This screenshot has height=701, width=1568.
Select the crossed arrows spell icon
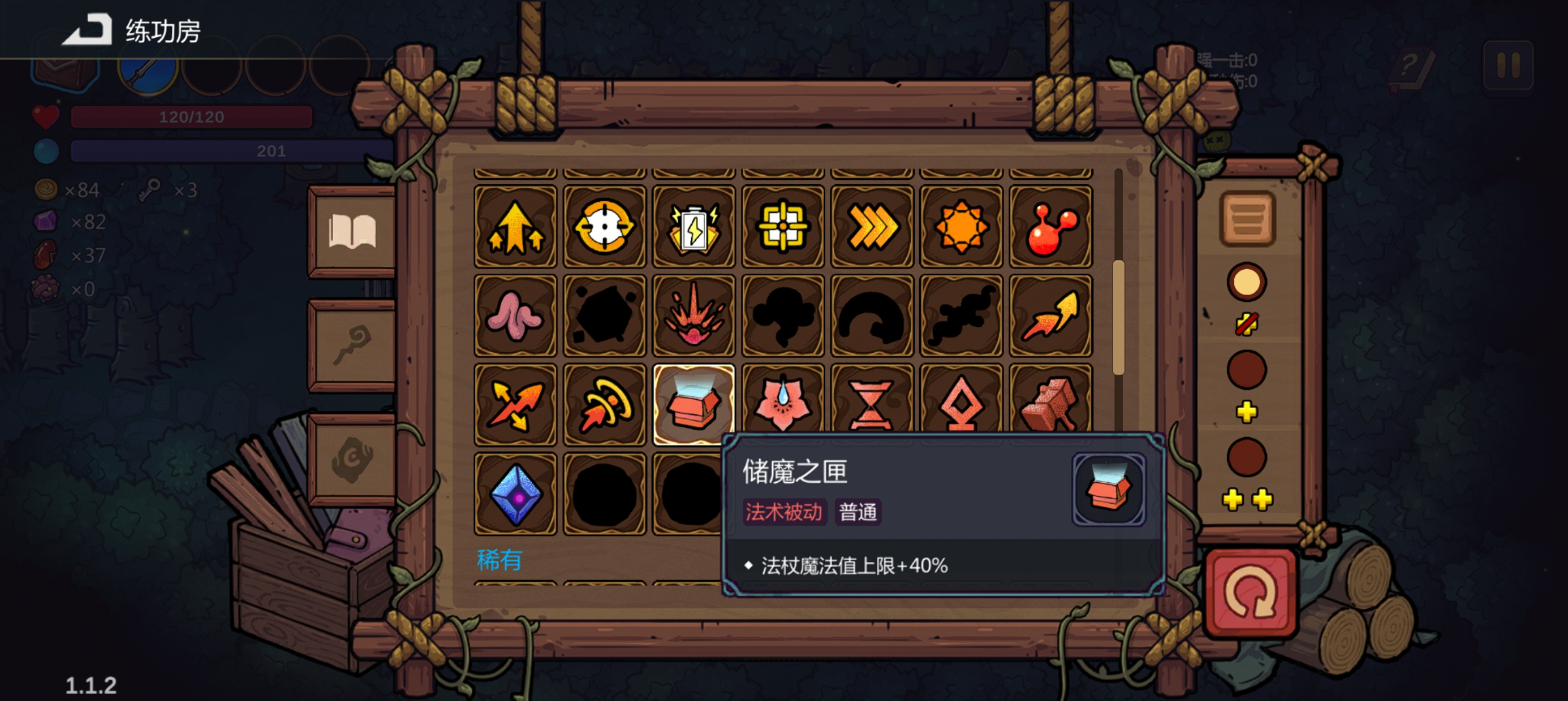pos(514,405)
